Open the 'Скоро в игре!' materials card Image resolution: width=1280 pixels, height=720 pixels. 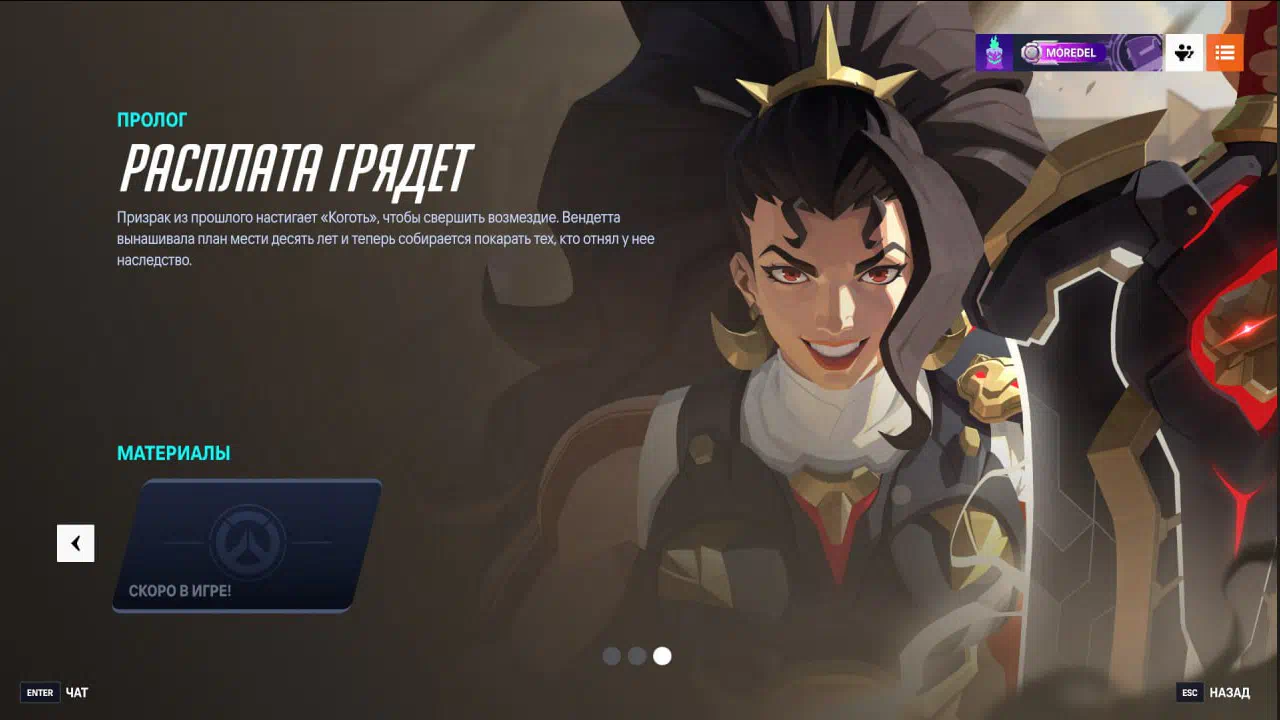coord(247,545)
